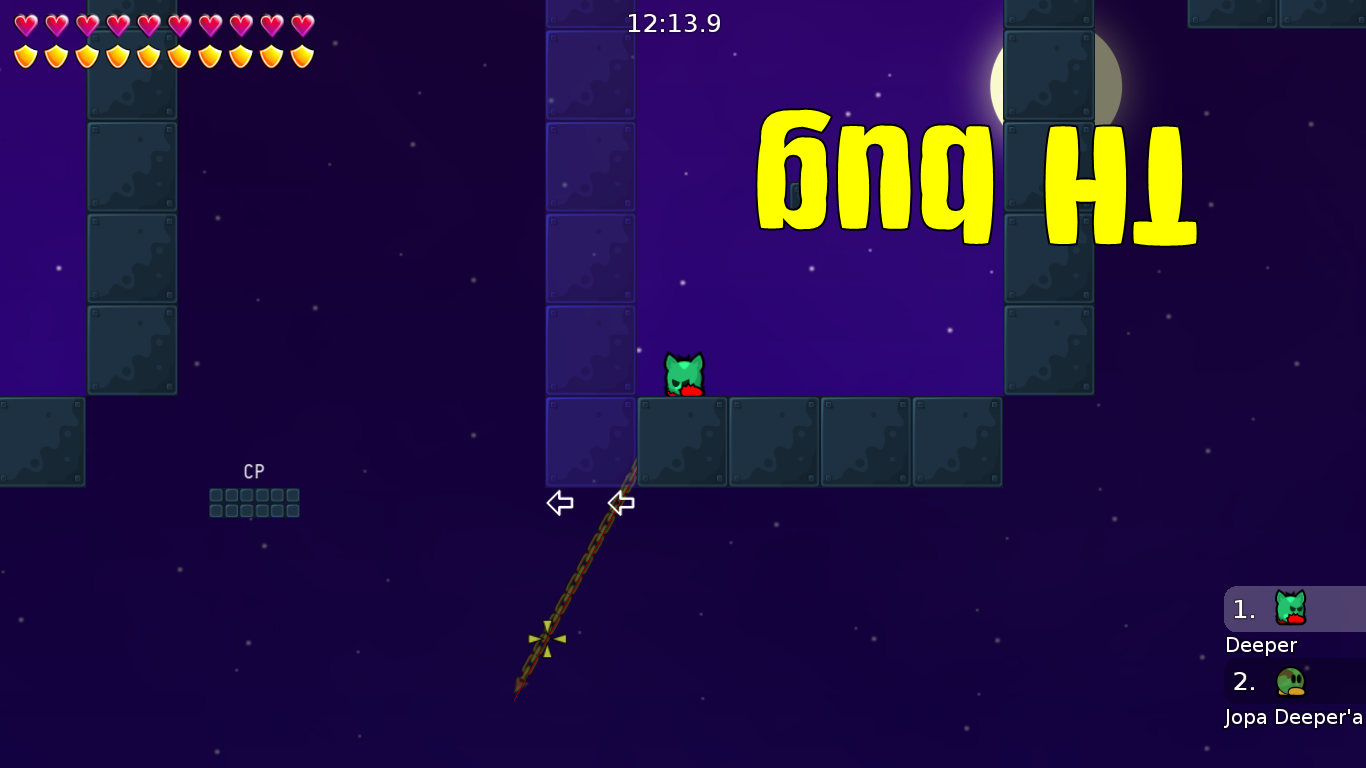Click the first yellow shield icon
This screenshot has width=1366, height=768.
24,55
